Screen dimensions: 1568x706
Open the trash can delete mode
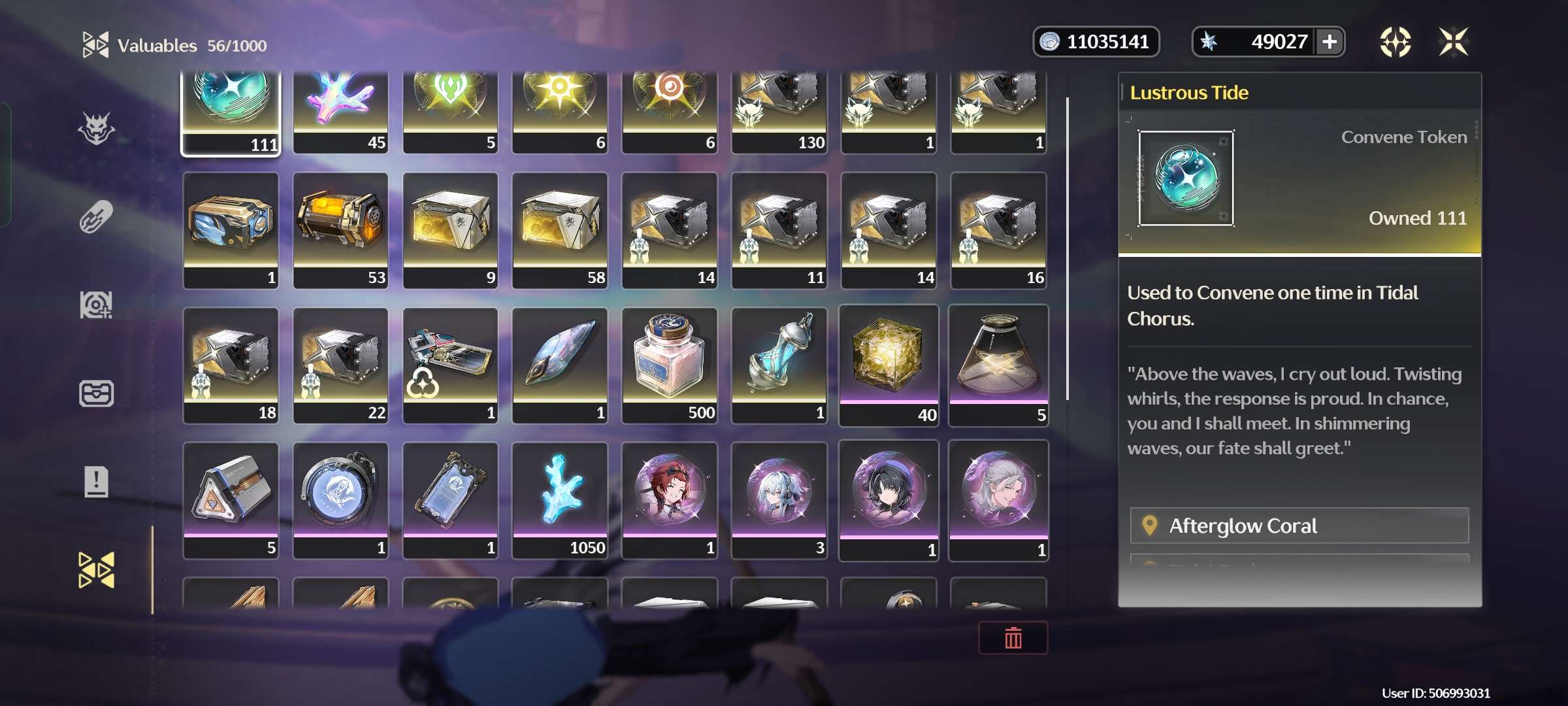[1013, 638]
